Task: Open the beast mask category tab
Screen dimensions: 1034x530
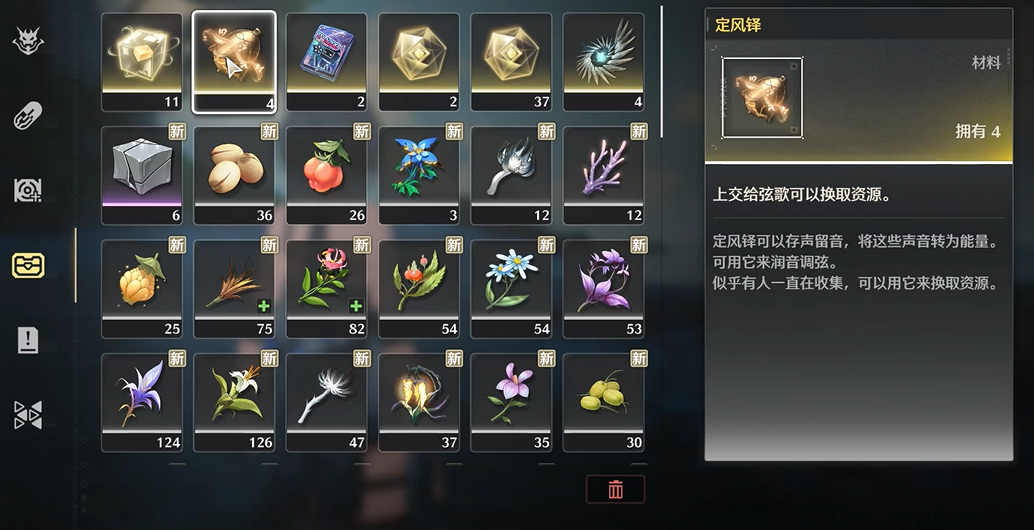Action: tap(27, 42)
